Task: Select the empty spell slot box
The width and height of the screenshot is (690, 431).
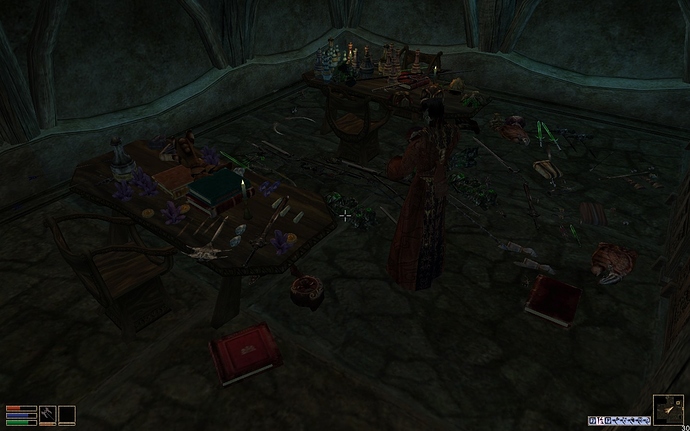Action: pos(67,414)
